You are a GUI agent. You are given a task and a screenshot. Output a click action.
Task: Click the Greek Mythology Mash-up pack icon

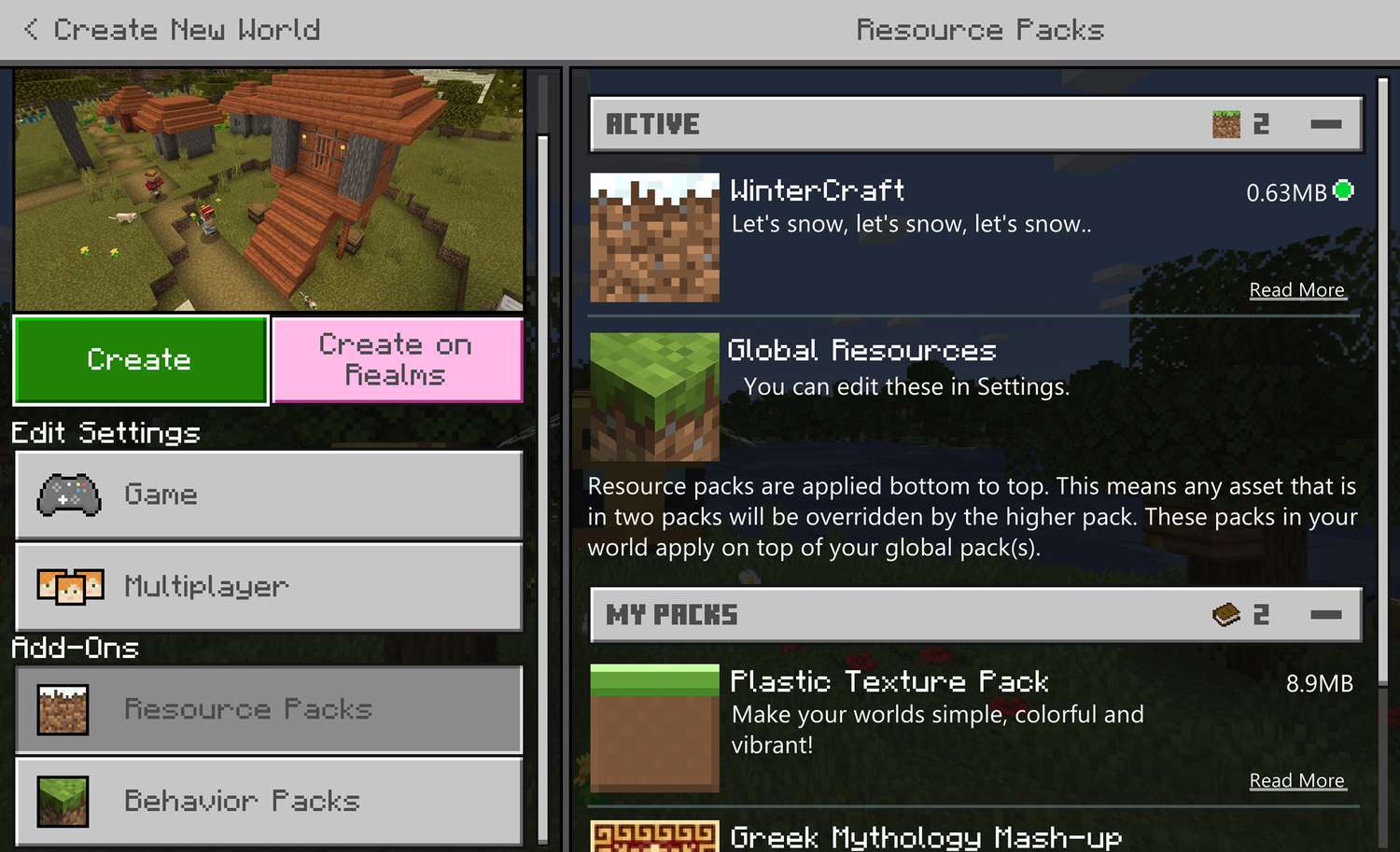tap(653, 837)
